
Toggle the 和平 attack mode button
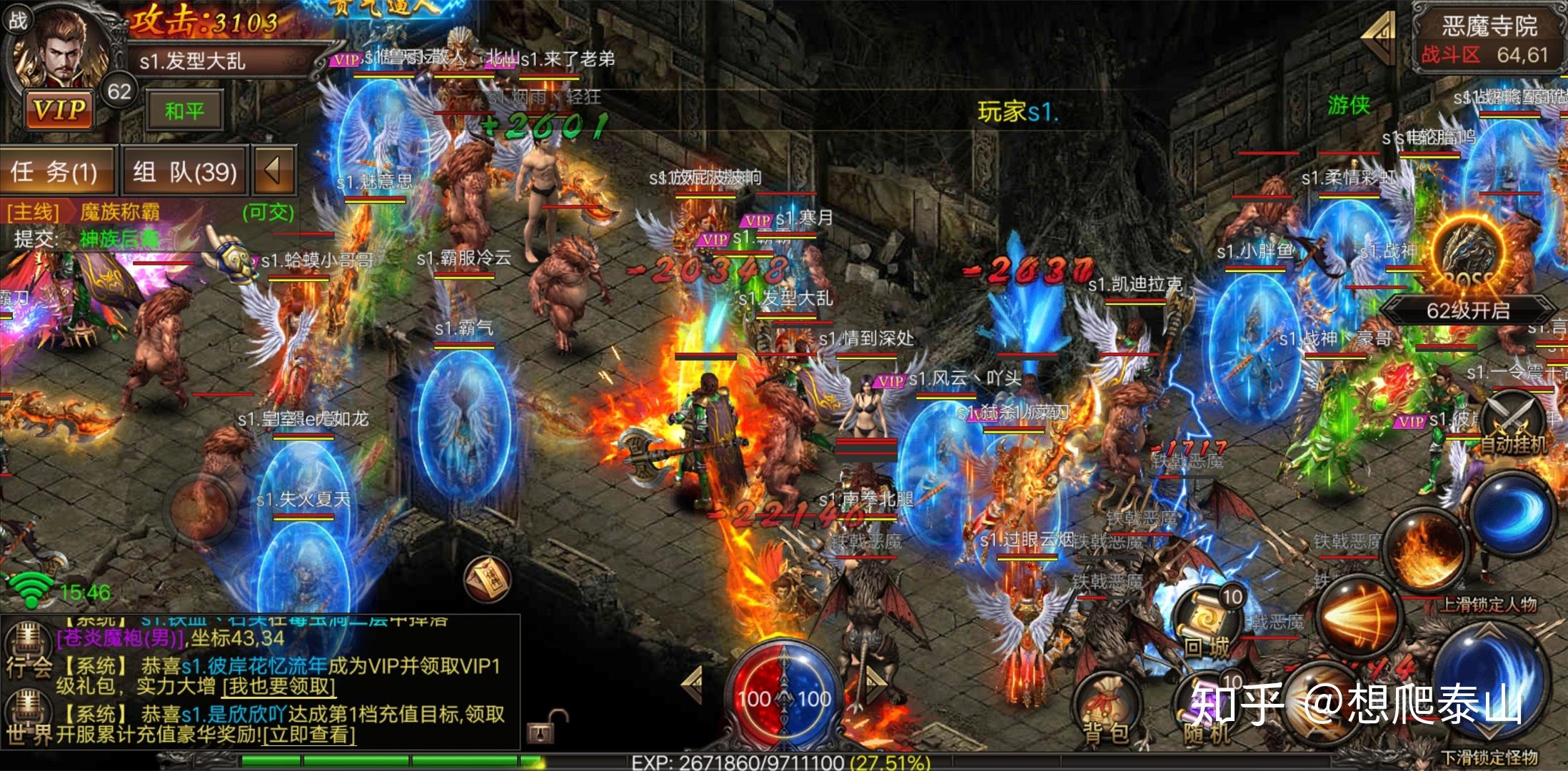pos(184,111)
